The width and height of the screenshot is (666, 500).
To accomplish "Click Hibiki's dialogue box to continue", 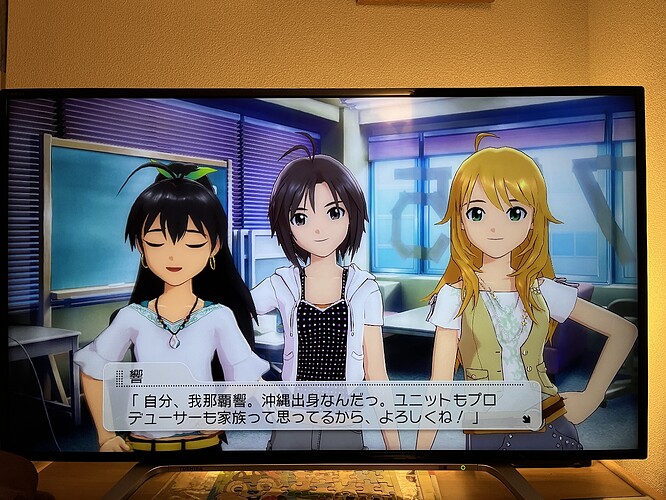I will click(x=320, y=404).
